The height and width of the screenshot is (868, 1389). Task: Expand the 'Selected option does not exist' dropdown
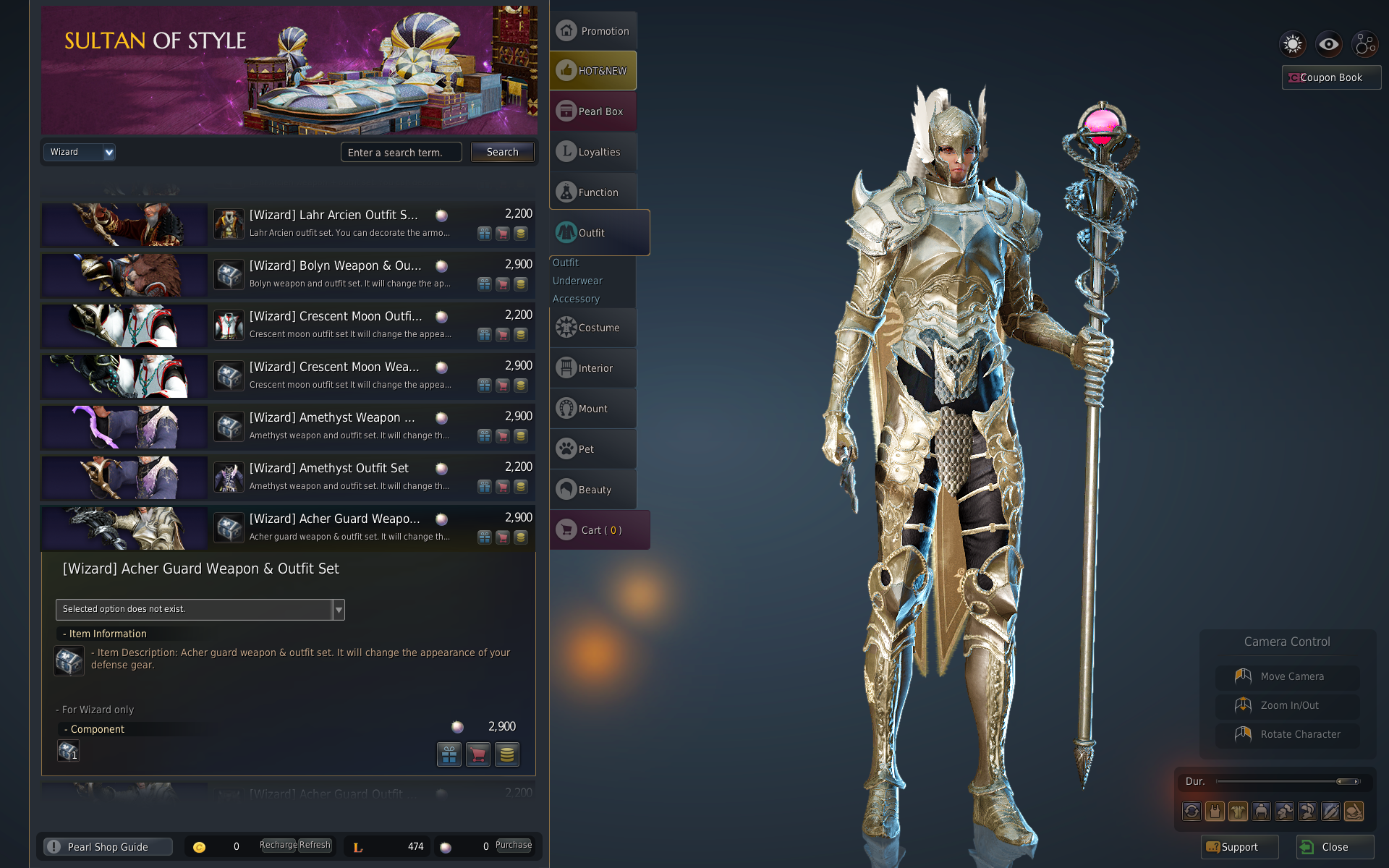[x=338, y=610]
